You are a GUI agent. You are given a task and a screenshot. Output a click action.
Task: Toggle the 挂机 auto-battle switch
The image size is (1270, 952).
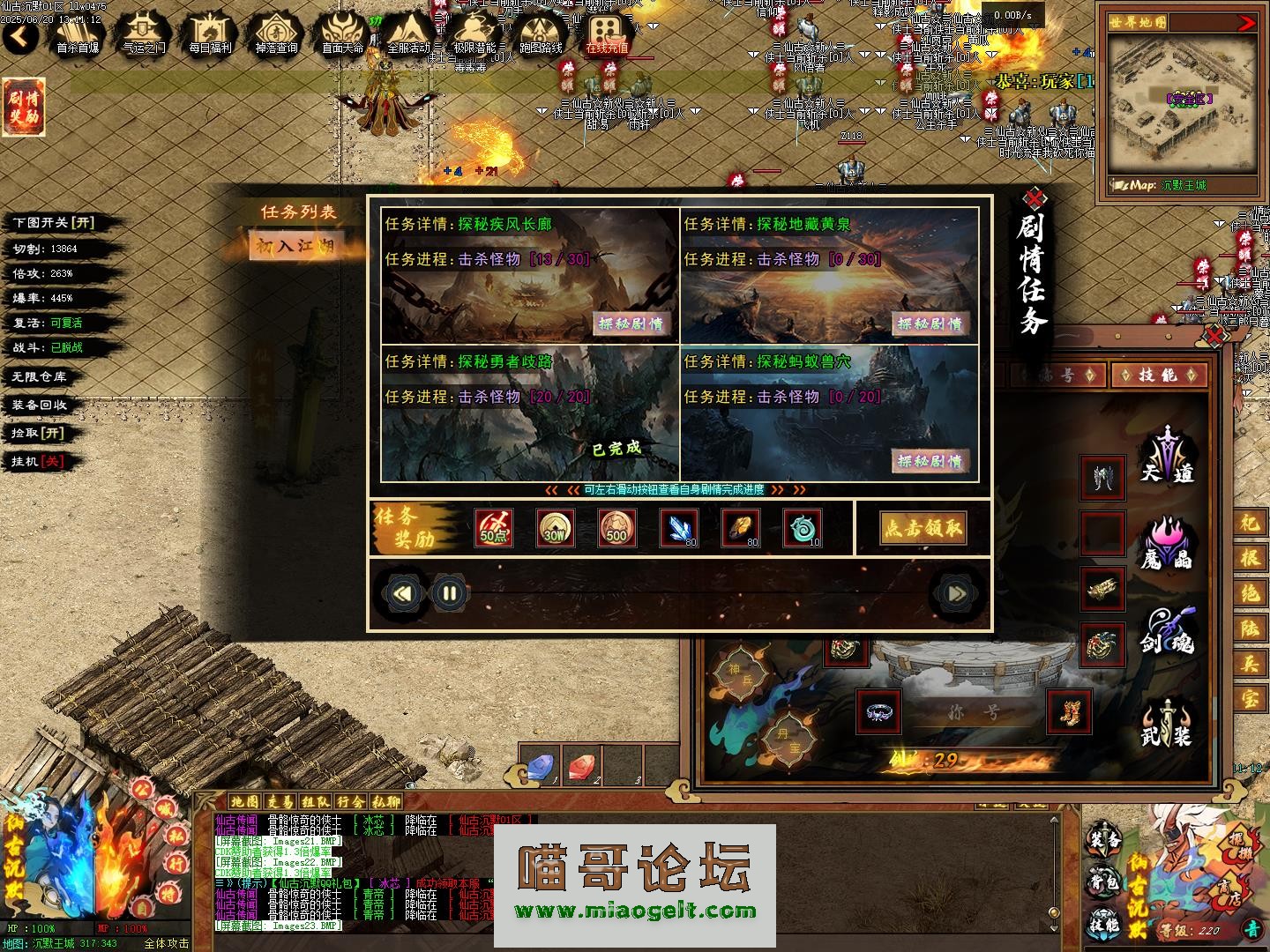39,461
